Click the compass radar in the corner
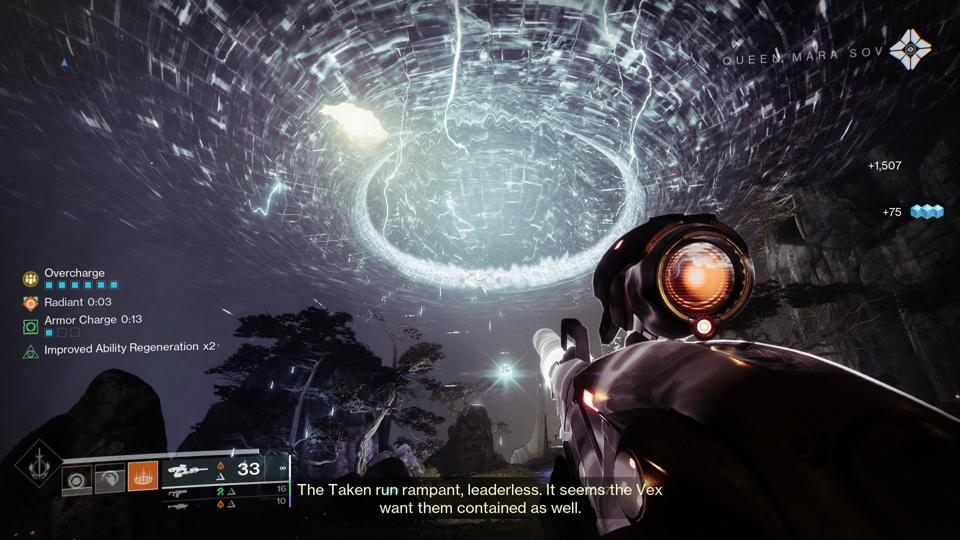This screenshot has height=540, width=960. pyautogui.click(x=65, y=63)
